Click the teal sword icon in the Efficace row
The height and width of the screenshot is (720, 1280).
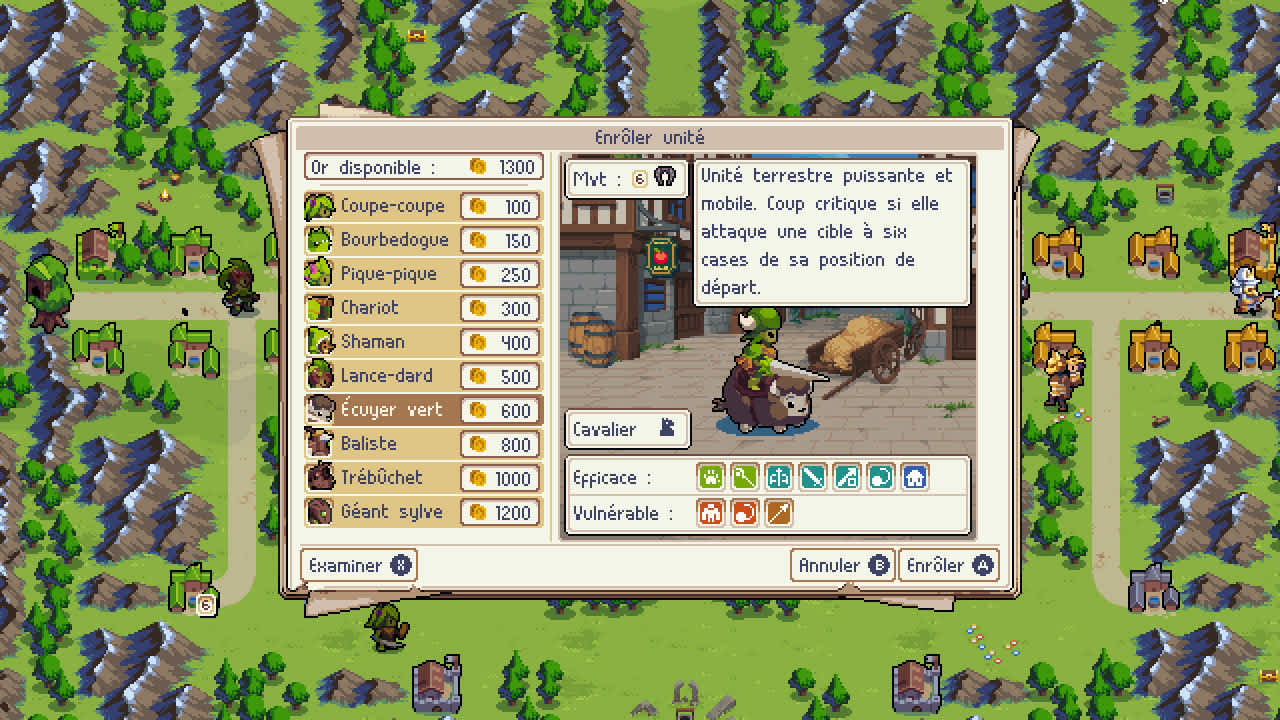(x=813, y=477)
